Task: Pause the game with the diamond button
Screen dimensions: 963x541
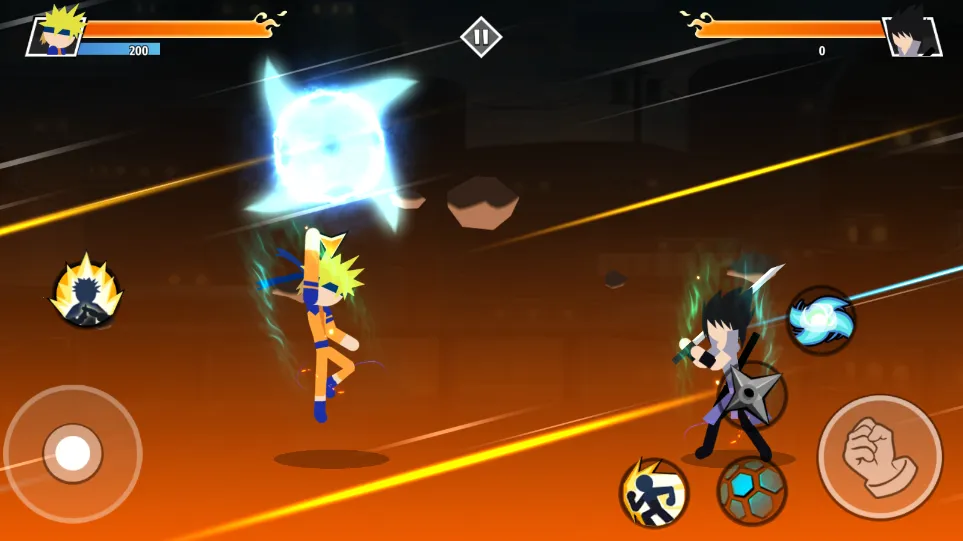Action: point(481,37)
